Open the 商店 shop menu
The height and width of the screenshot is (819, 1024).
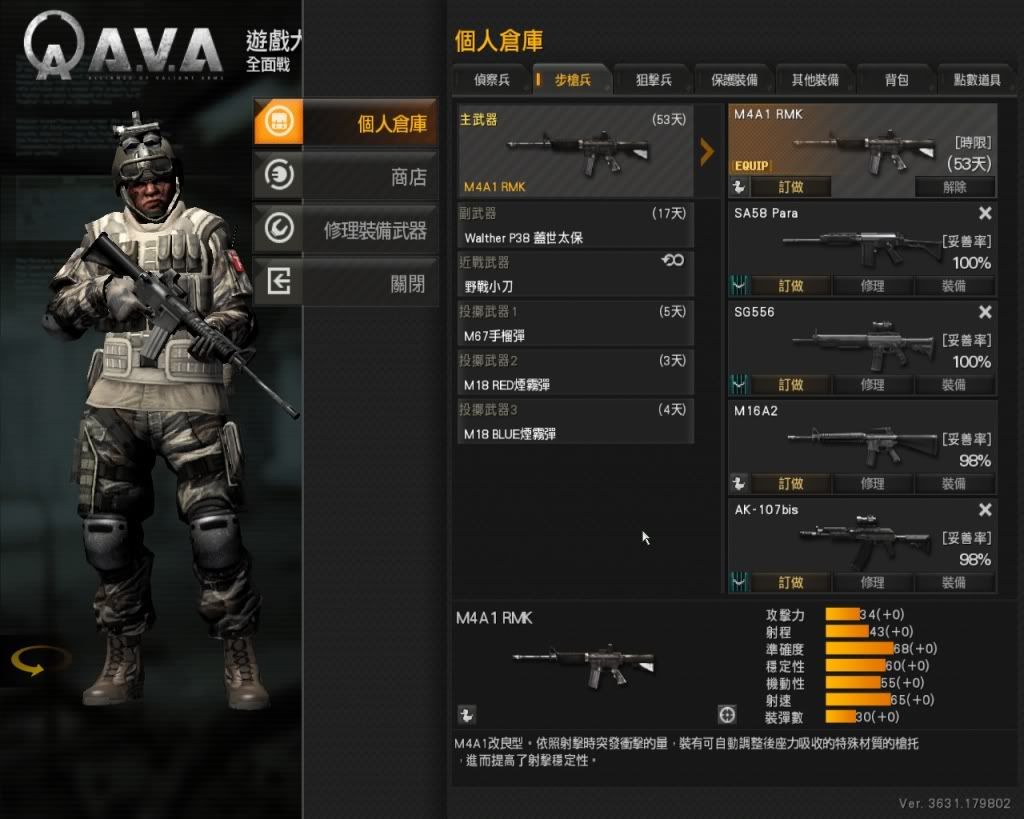coord(345,177)
